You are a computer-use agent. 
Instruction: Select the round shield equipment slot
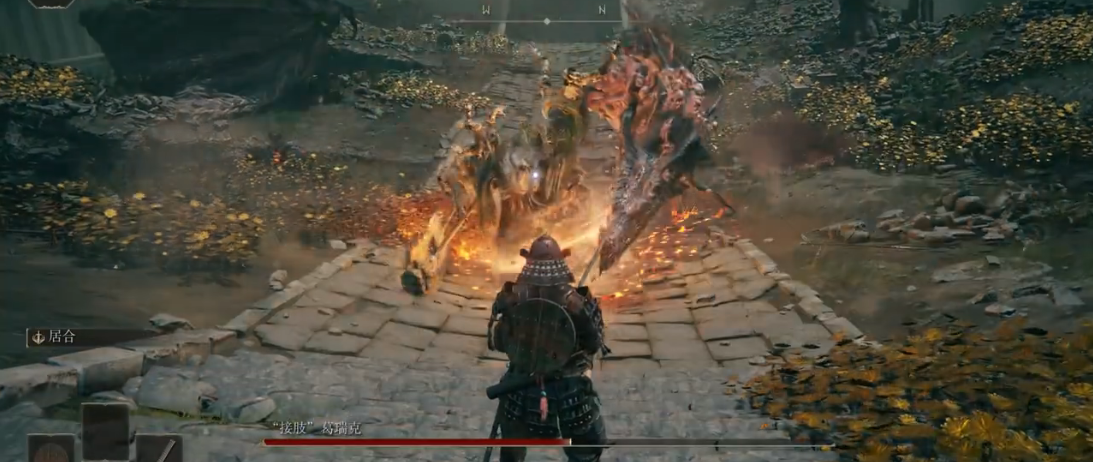50,448
